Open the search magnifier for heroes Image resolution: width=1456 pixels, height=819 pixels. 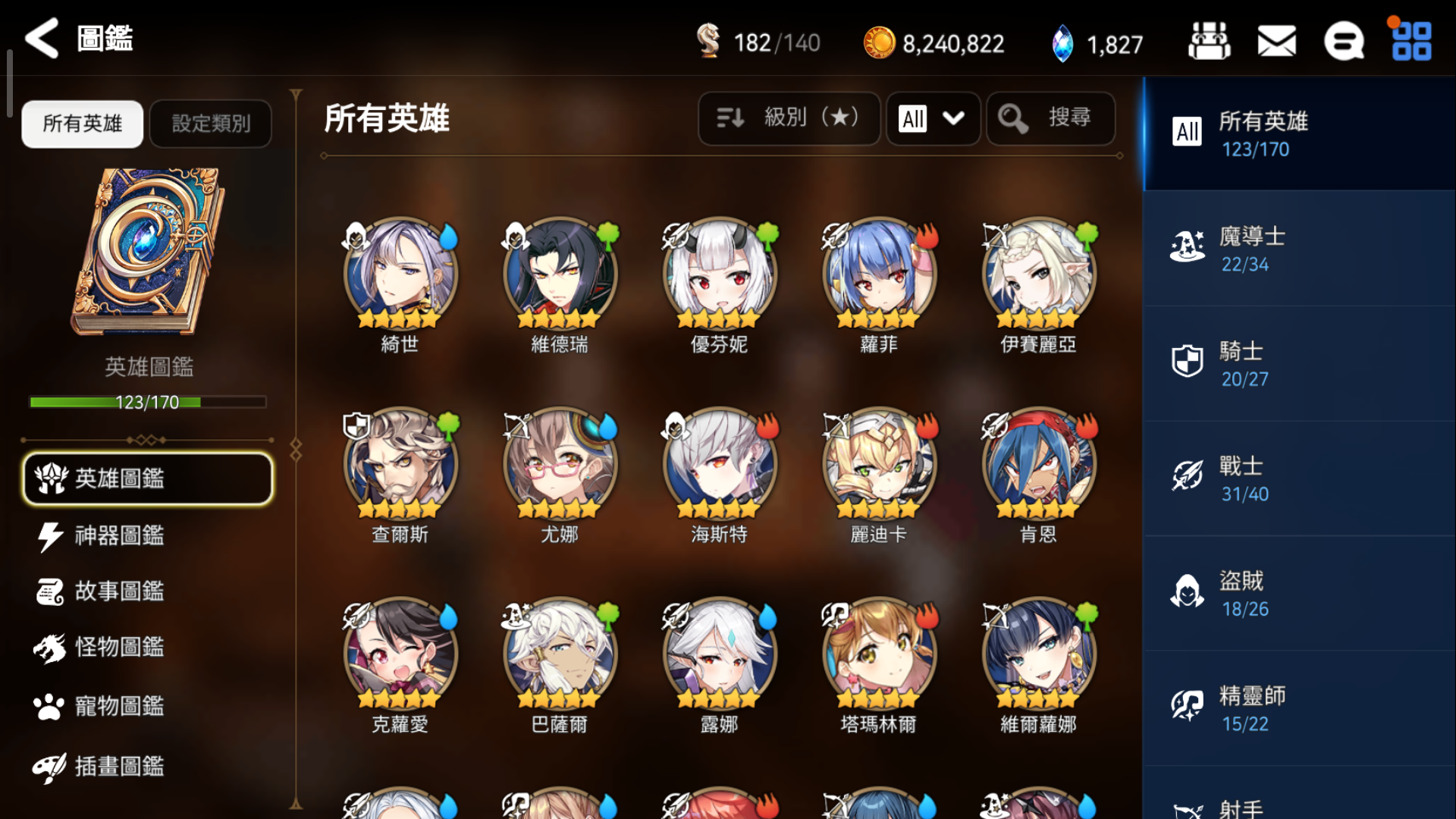click(1051, 118)
